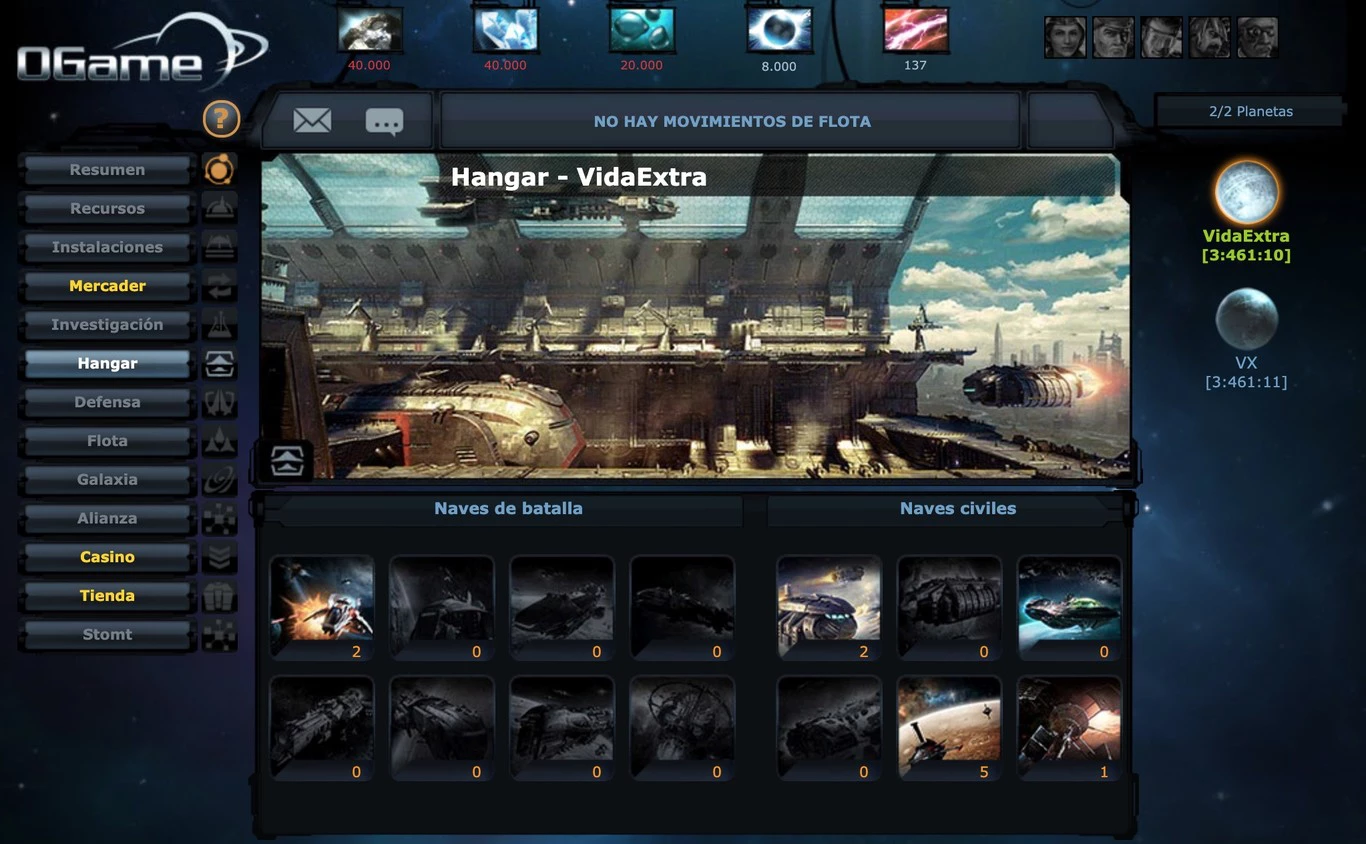Open the messages envelope icon
The height and width of the screenshot is (844, 1366).
click(312, 121)
